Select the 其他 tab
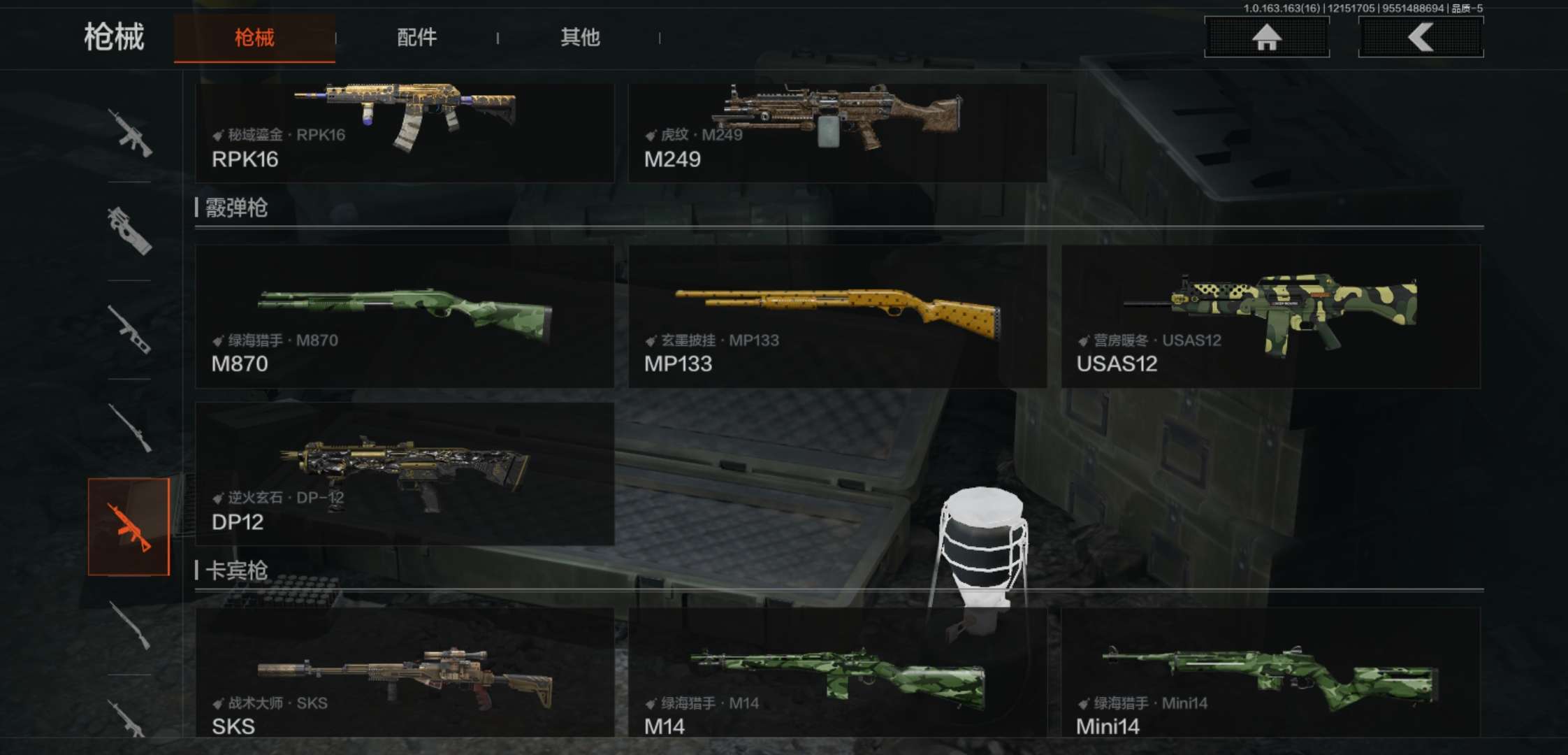This screenshot has height=755, width=1568. coord(580,38)
